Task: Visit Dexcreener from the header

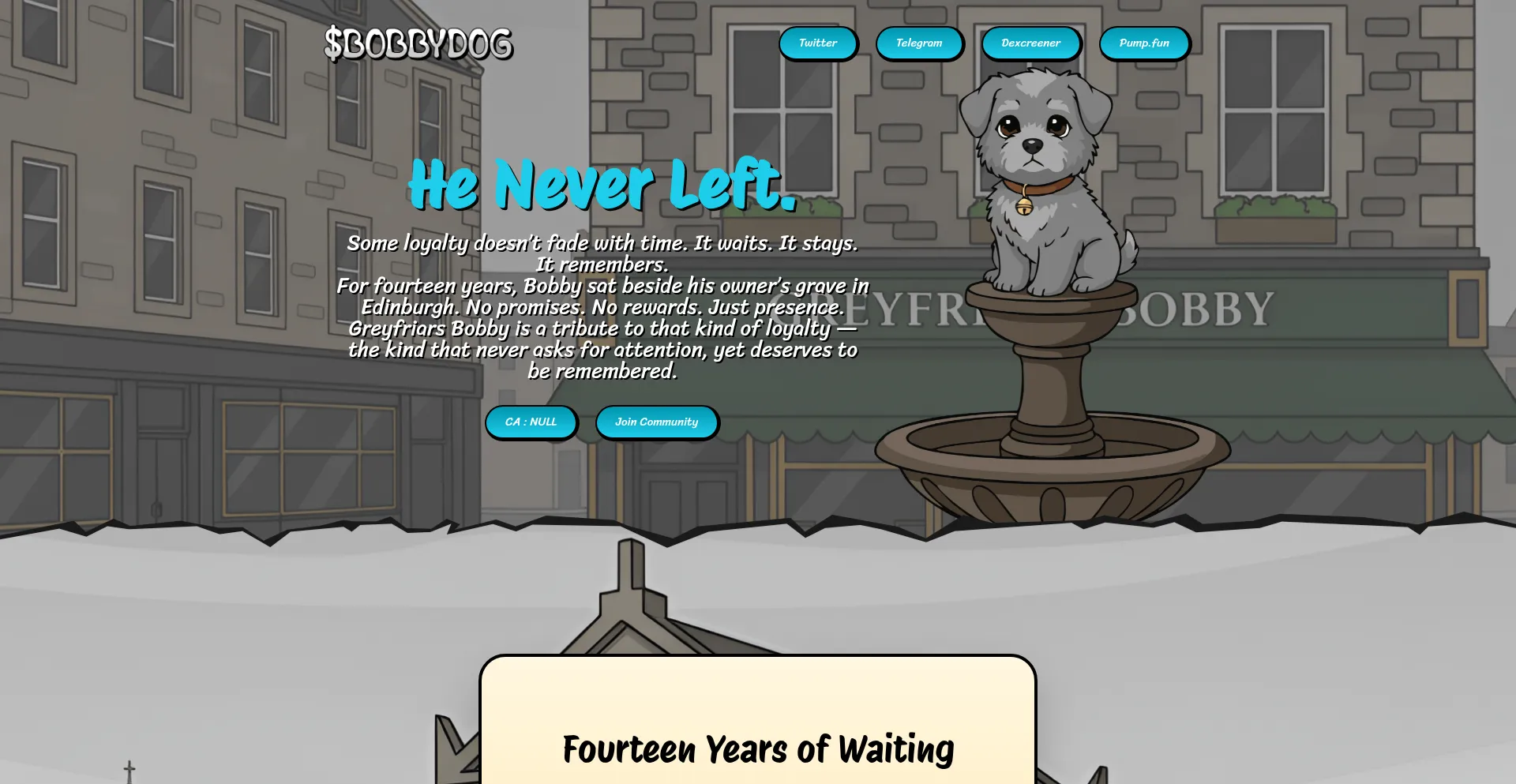Action: pyautogui.click(x=1030, y=43)
